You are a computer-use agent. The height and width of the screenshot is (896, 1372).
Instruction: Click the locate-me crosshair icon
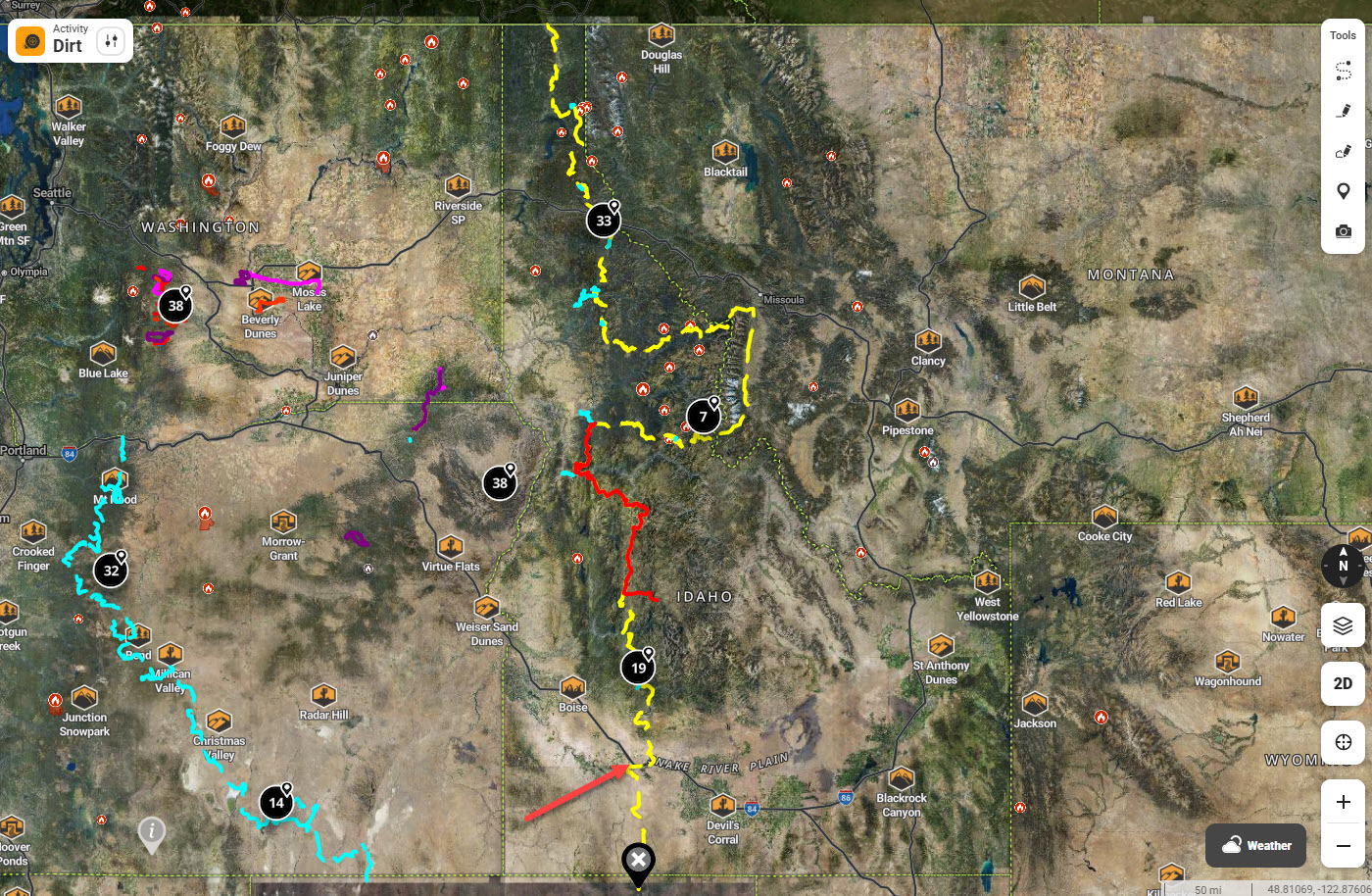(1342, 742)
